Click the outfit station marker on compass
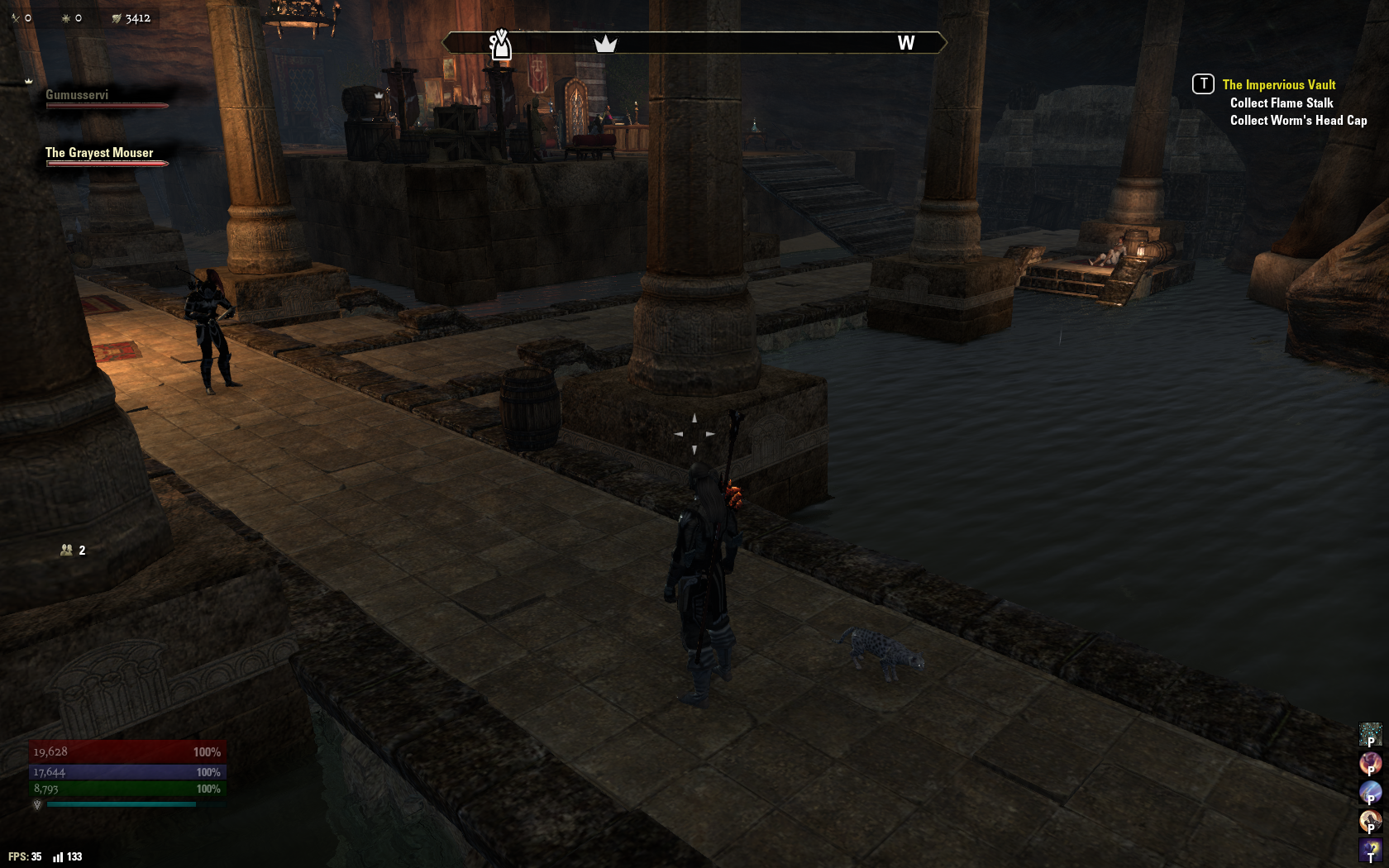Screen dimensions: 1389x868 tap(500, 45)
